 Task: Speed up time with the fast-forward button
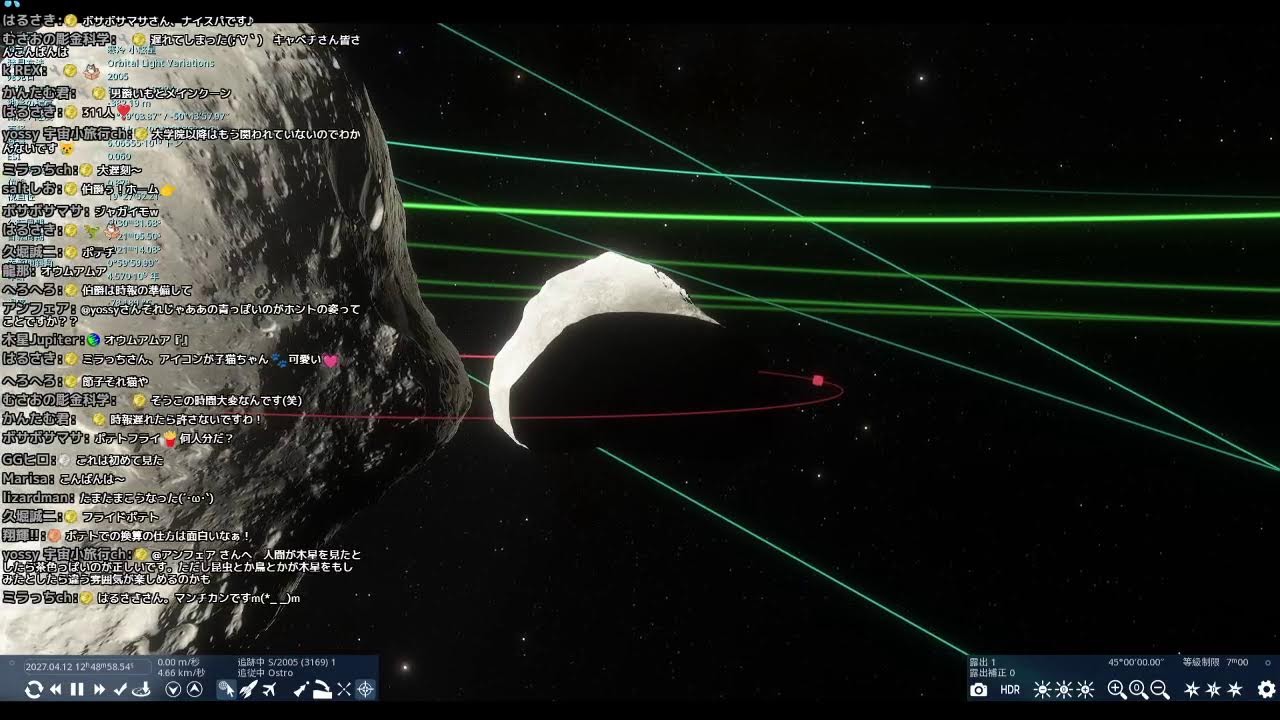point(99,689)
